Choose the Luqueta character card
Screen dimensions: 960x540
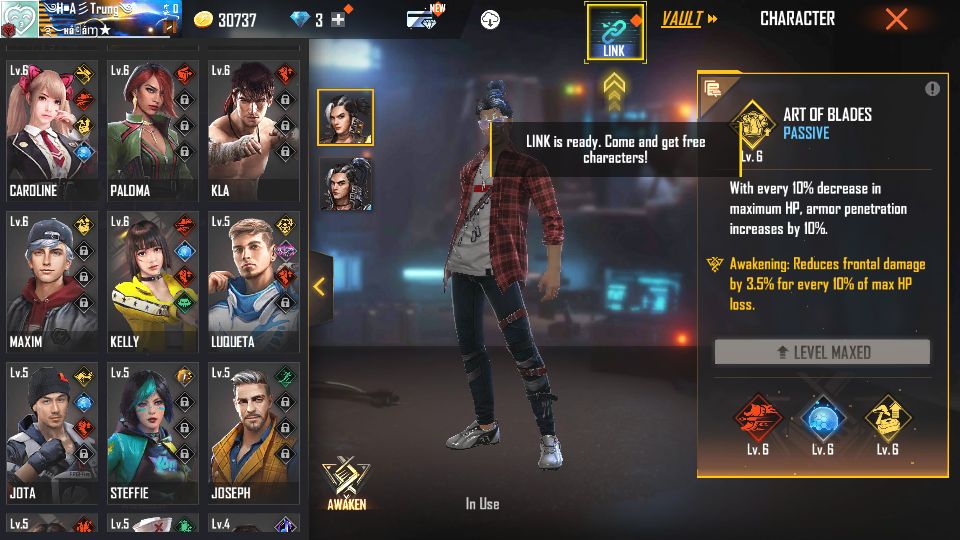tap(252, 281)
